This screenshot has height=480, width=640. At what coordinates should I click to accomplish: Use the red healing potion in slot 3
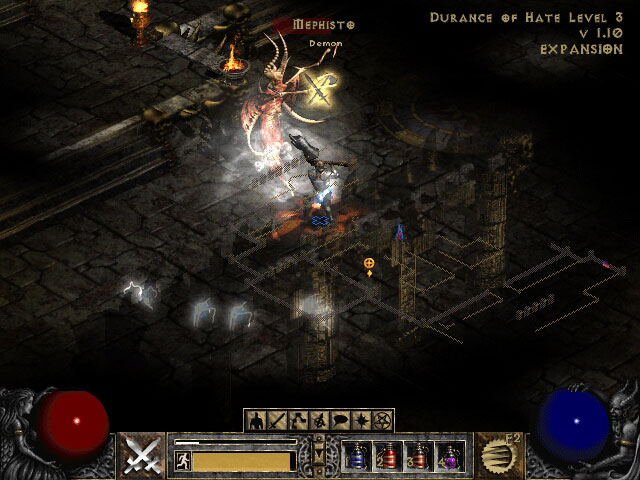click(x=419, y=458)
